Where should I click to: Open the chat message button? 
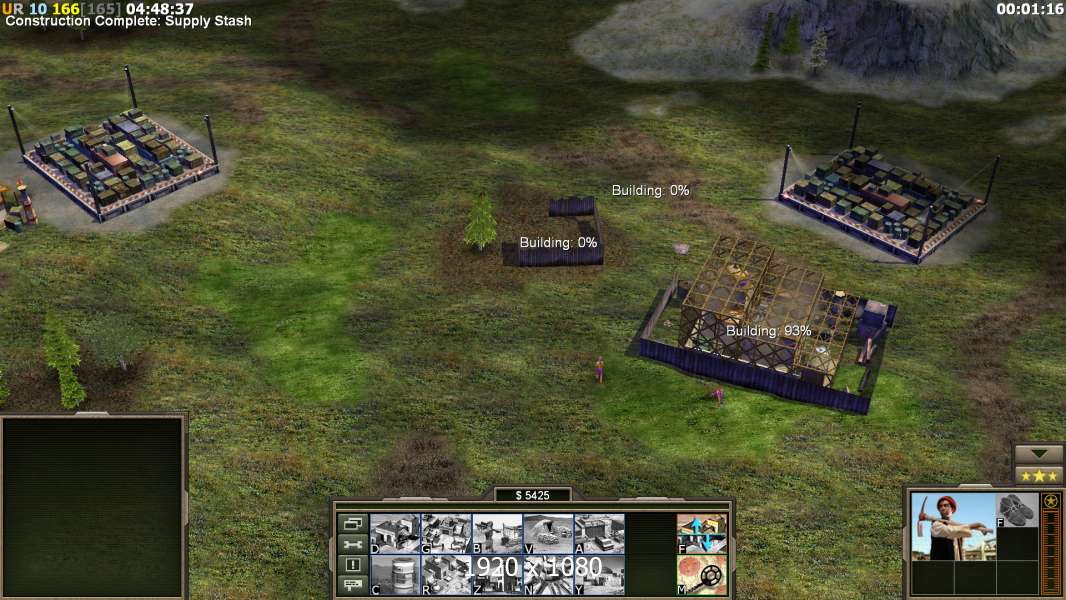[x=352, y=586]
